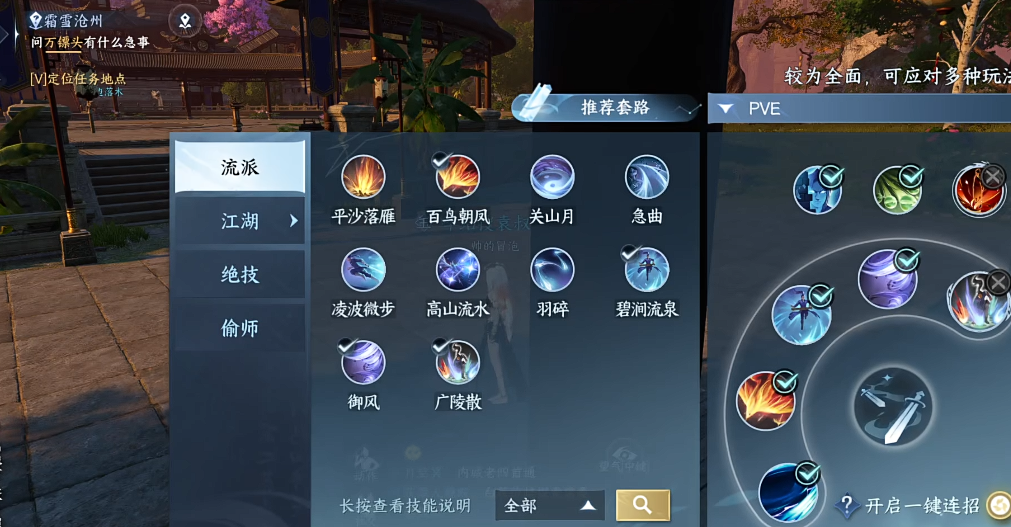Select the 绝技 tab
1011x527 pixels.
240,274
